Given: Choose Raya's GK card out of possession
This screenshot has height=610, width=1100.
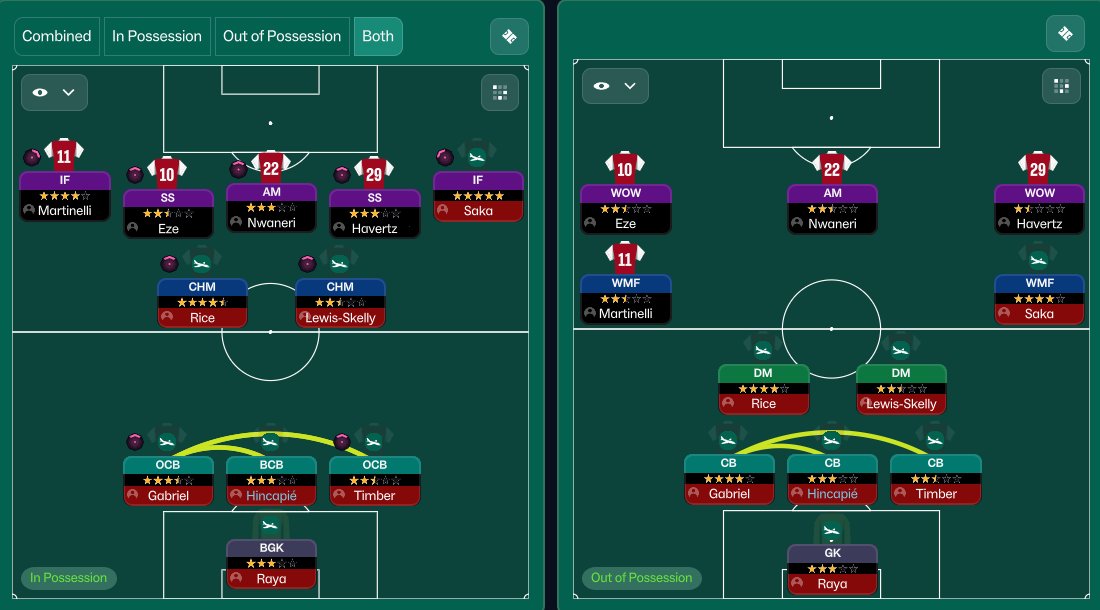Looking at the screenshot, I should pos(832,569).
